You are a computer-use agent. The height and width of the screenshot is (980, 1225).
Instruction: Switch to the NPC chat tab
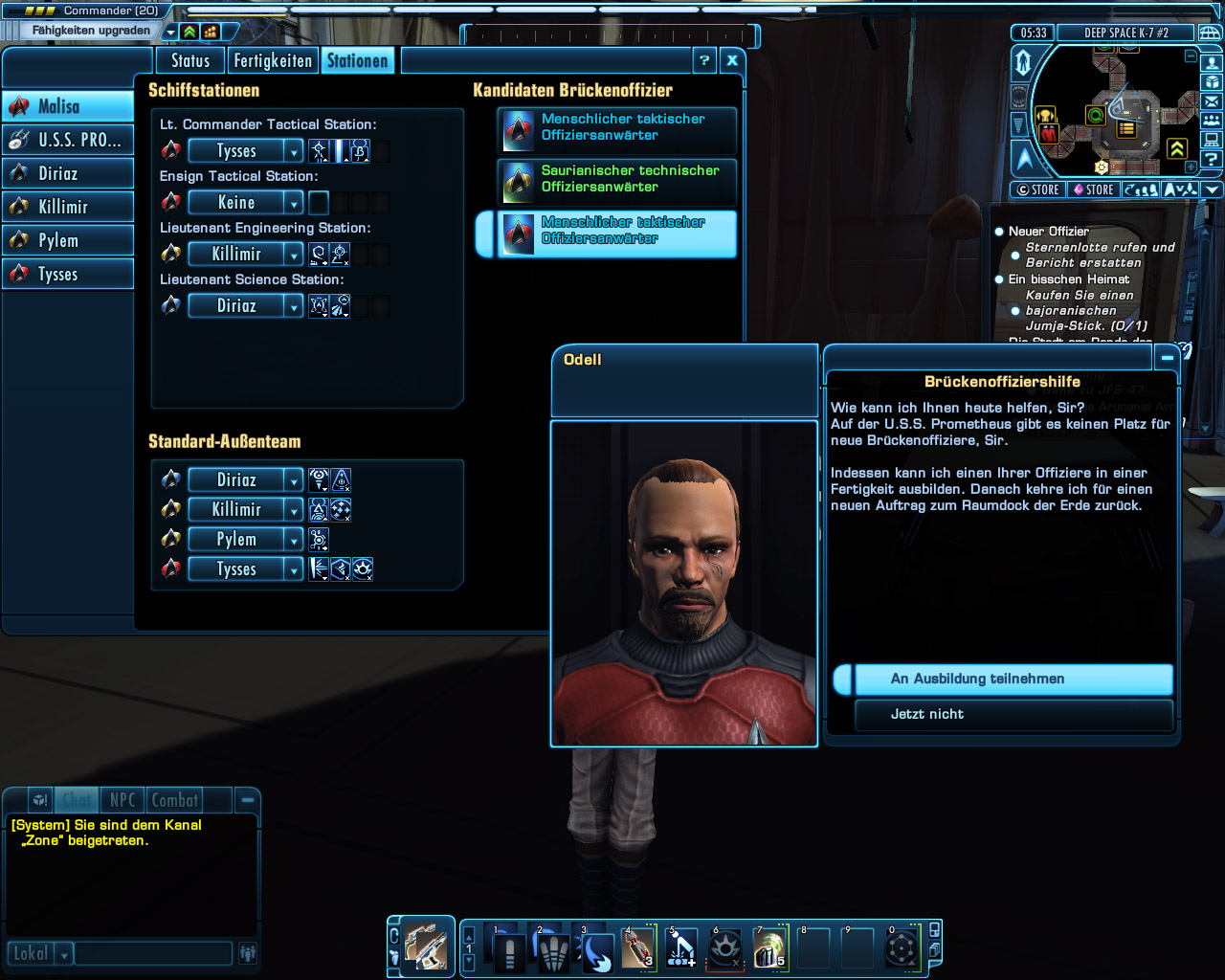click(x=122, y=800)
